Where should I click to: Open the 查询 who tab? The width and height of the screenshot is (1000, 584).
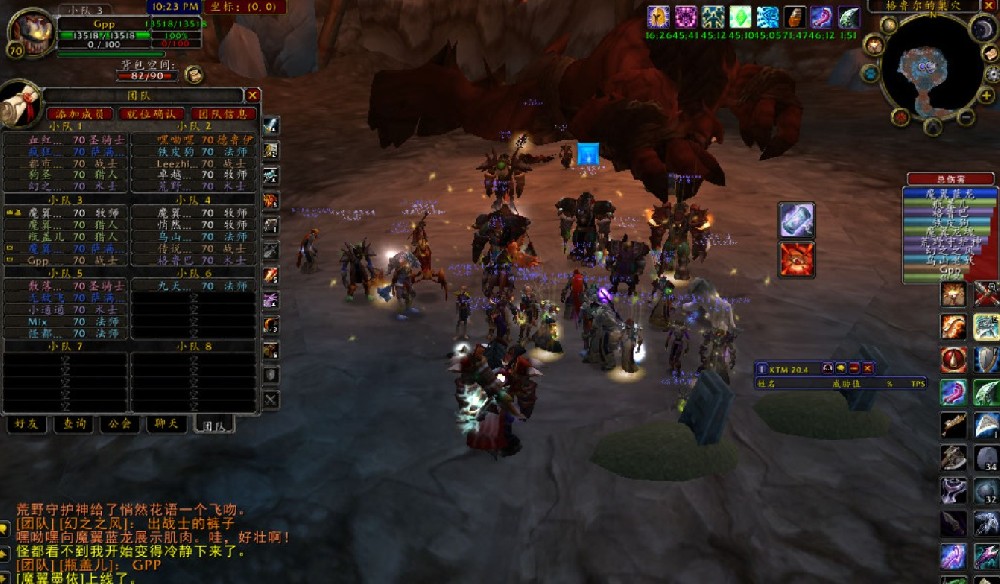pos(73,424)
